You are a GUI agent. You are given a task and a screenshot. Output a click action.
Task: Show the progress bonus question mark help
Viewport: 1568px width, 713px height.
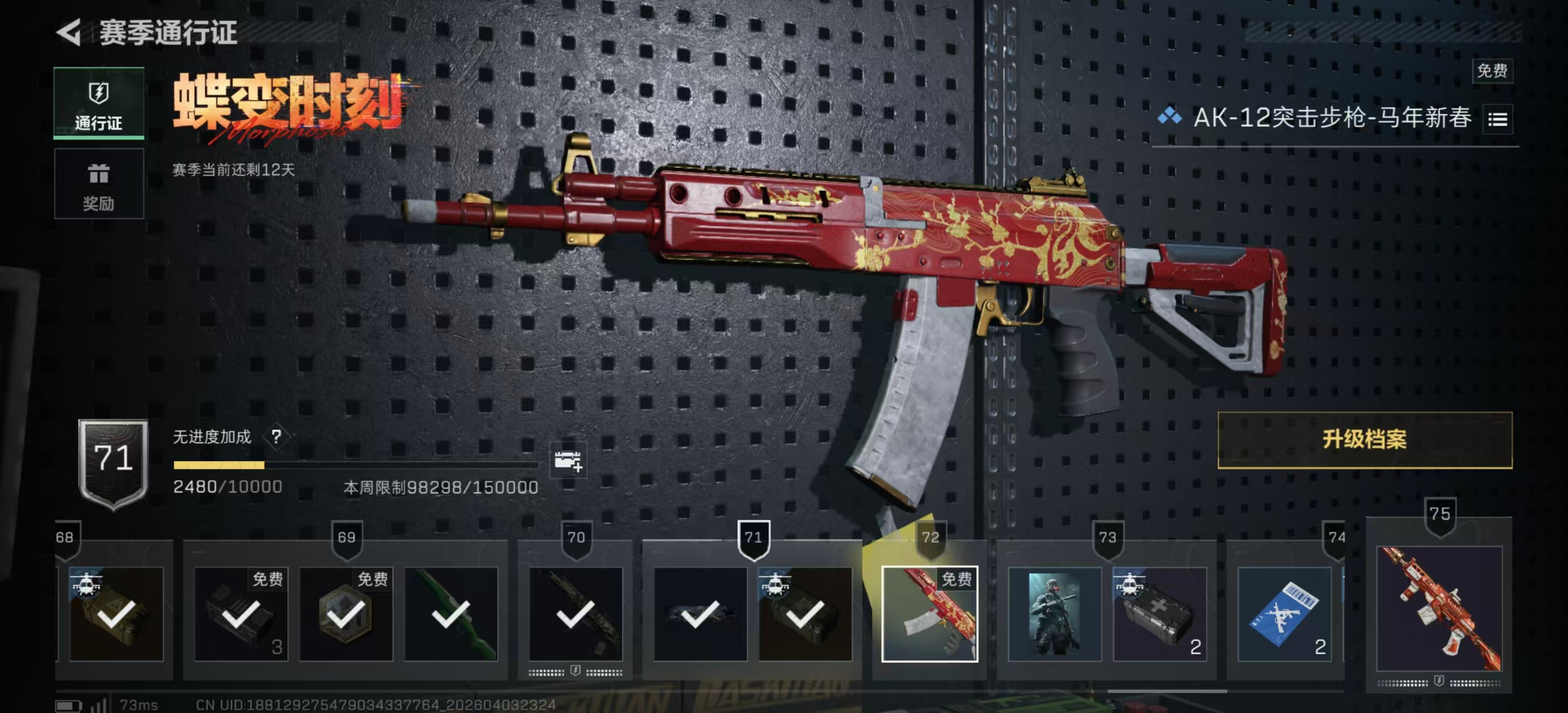[276, 437]
